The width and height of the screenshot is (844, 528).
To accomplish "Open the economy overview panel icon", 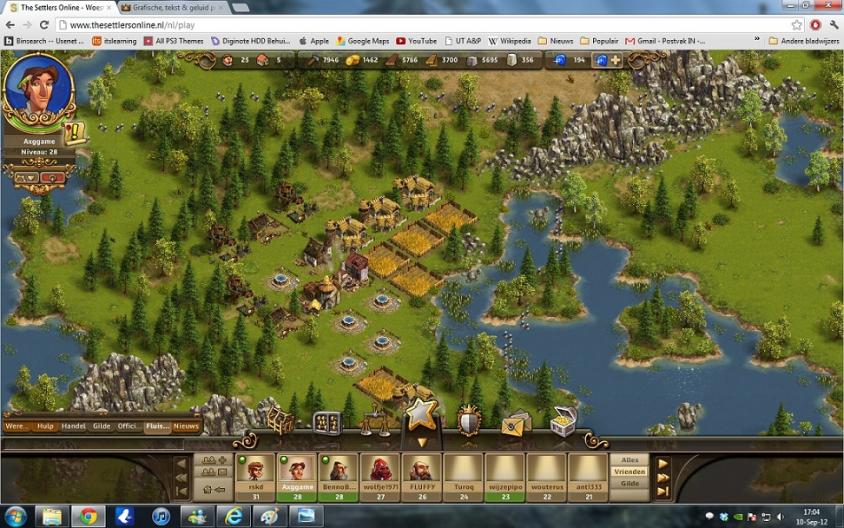I will click(x=327, y=423).
